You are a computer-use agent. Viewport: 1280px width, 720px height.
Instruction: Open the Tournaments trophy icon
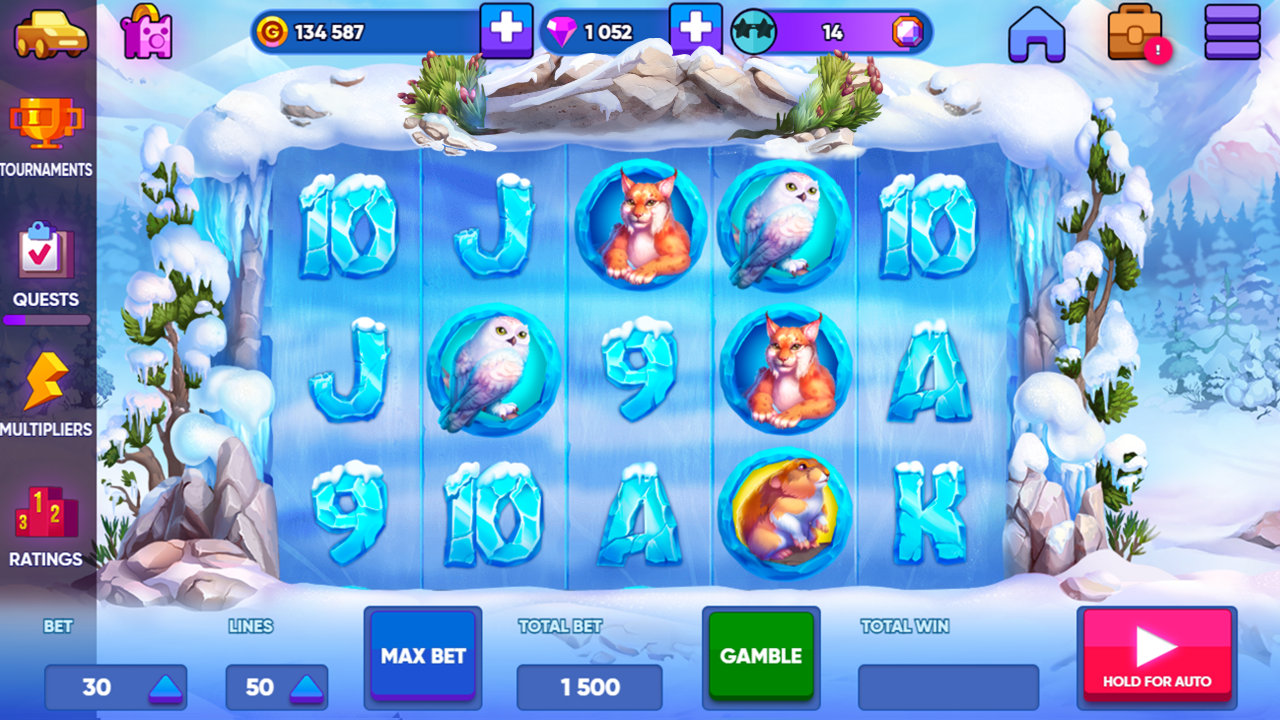(47, 123)
